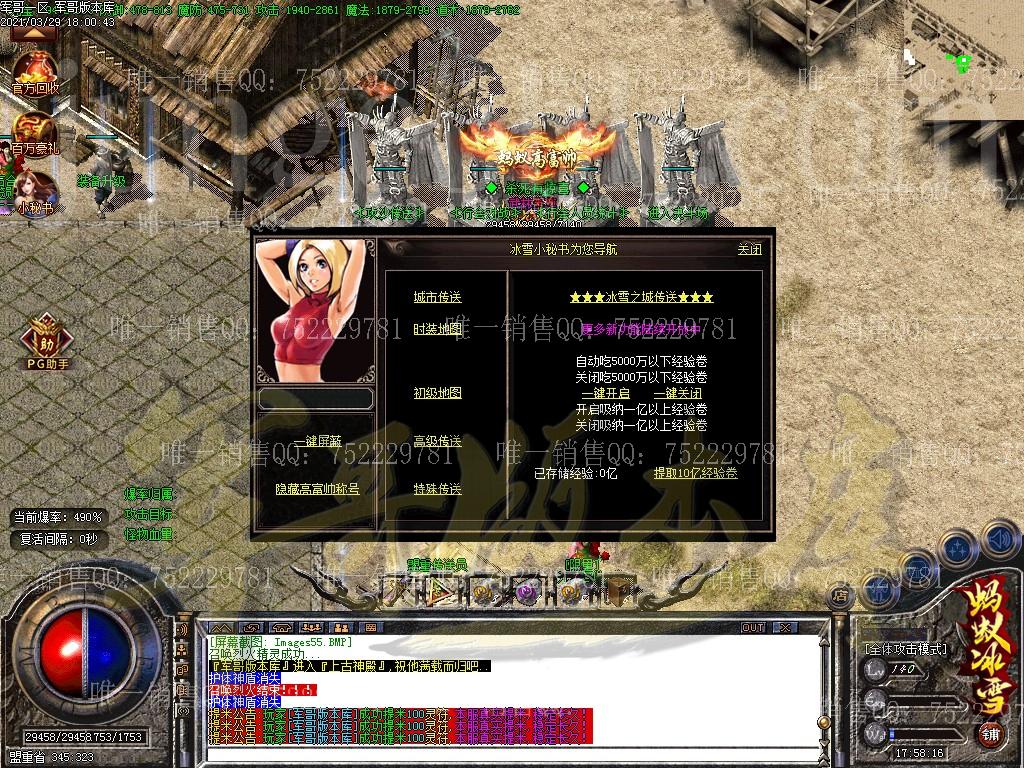Toggle the 一键屏蔽 option
Screen dimensions: 1024x768
click(317, 441)
